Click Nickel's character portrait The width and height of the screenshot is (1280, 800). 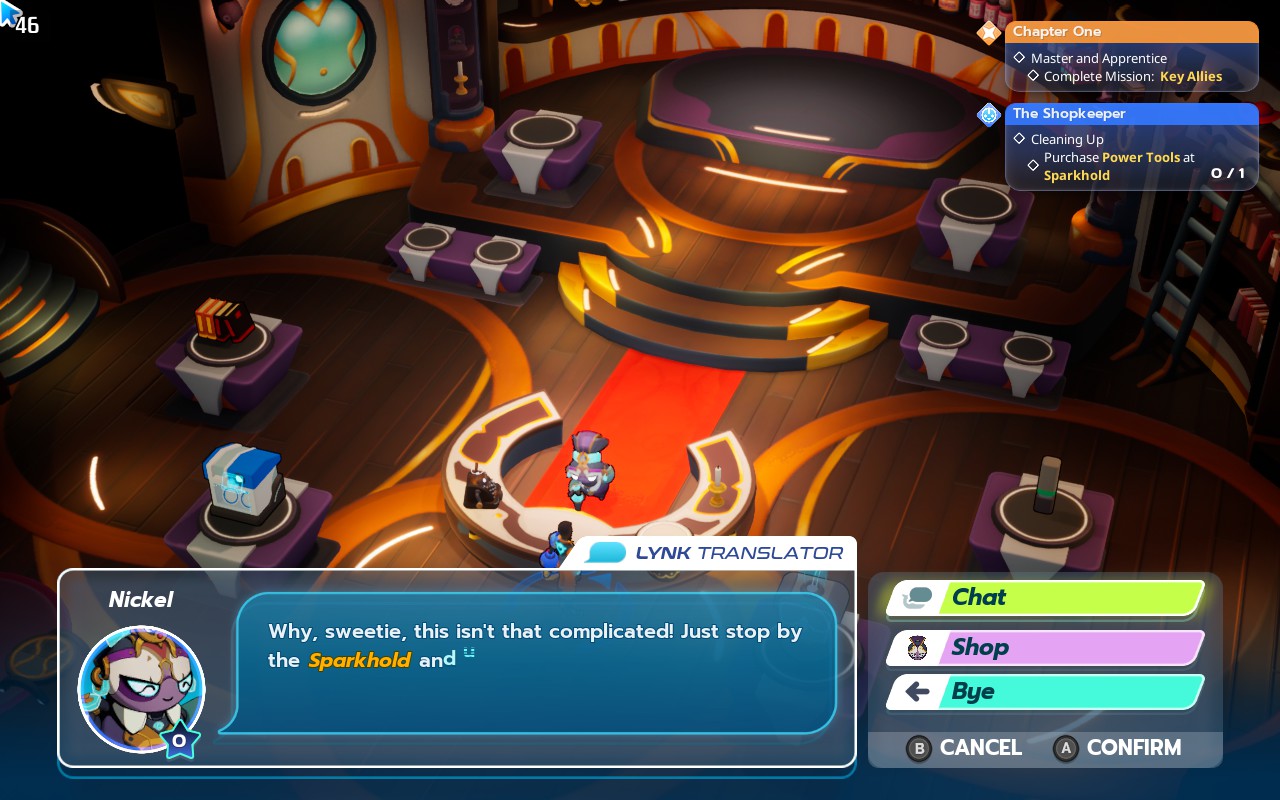[141, 690]
